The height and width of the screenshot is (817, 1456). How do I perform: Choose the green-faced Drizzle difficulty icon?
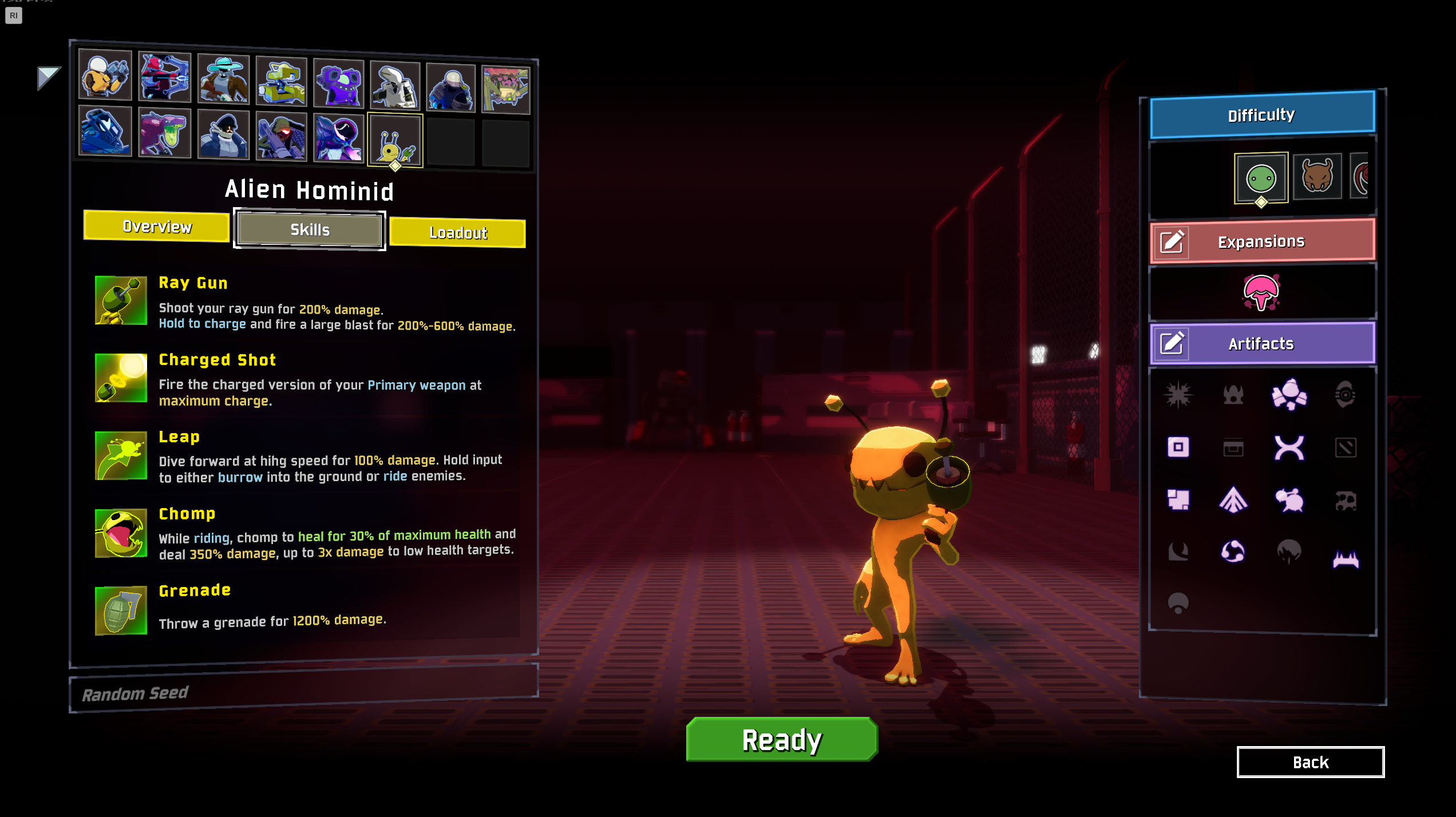tap(1261, 178)
